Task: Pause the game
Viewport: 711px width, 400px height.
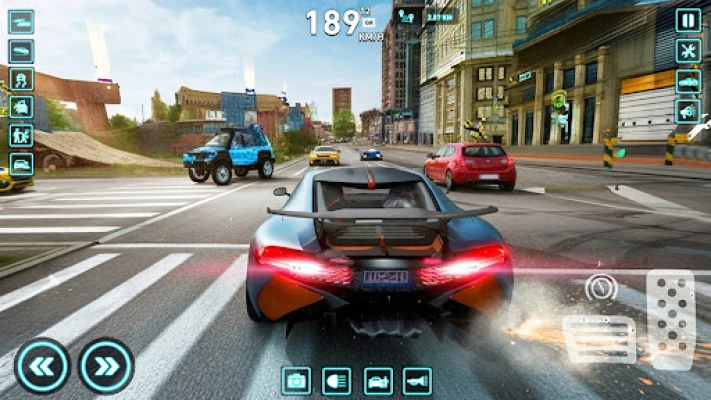Action: 688,20
